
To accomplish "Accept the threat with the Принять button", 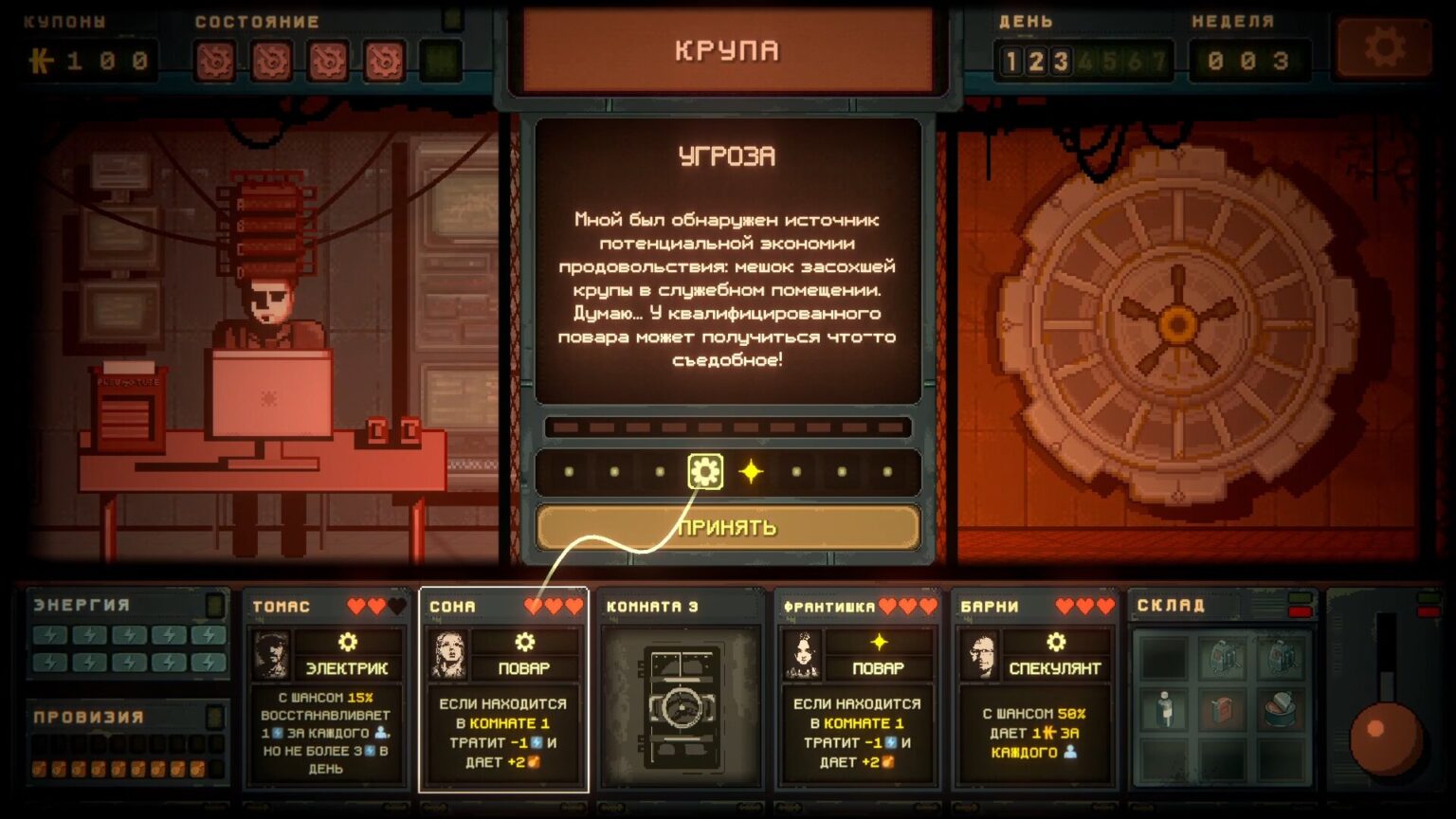I will 727,527.
